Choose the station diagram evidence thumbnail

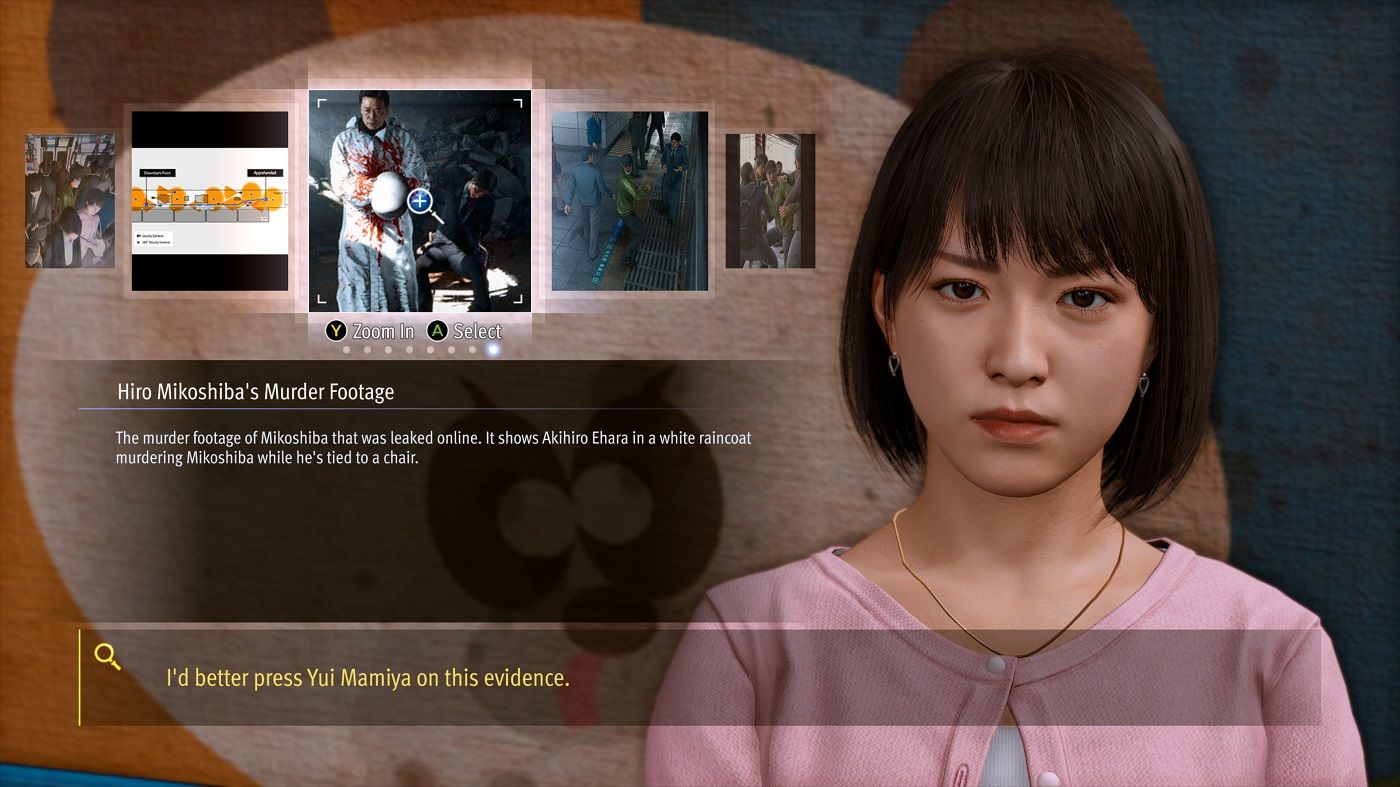210,201
